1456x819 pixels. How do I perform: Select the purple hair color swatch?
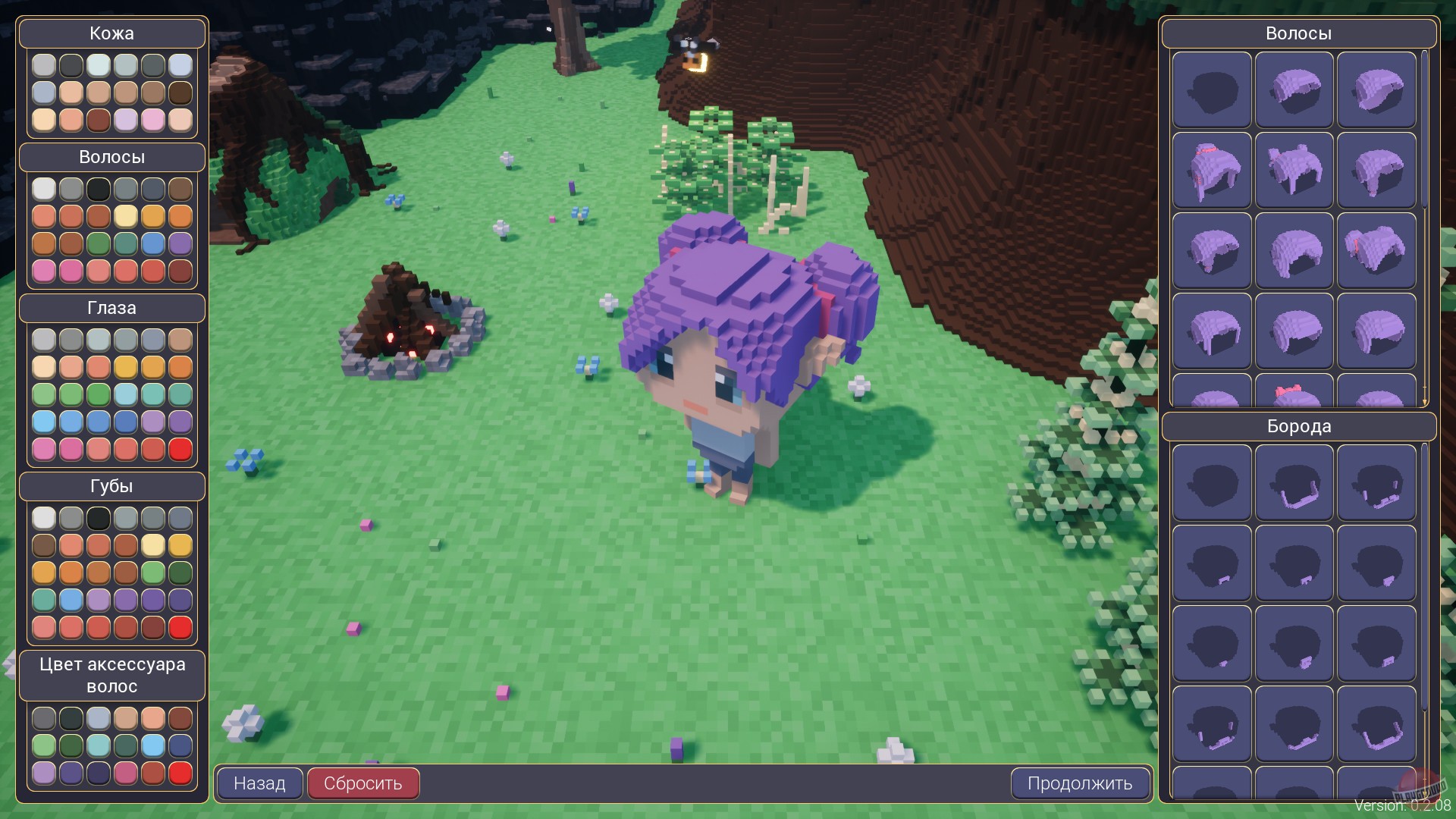[180, 243]
